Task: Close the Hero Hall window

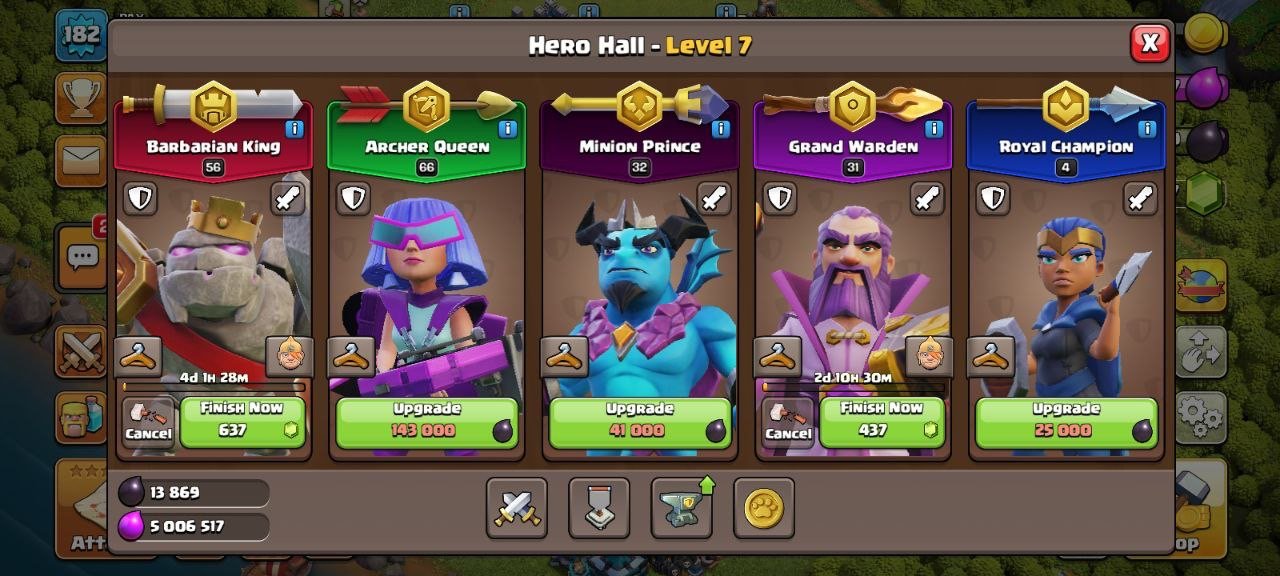Action: (x=1150, y=43)
